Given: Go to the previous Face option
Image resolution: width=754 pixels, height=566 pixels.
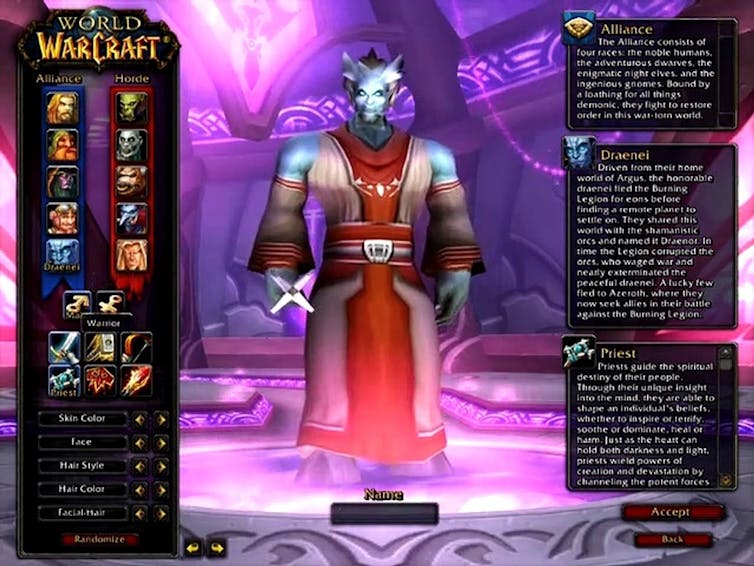Looking at the screenshot, I should coord(140,442).
